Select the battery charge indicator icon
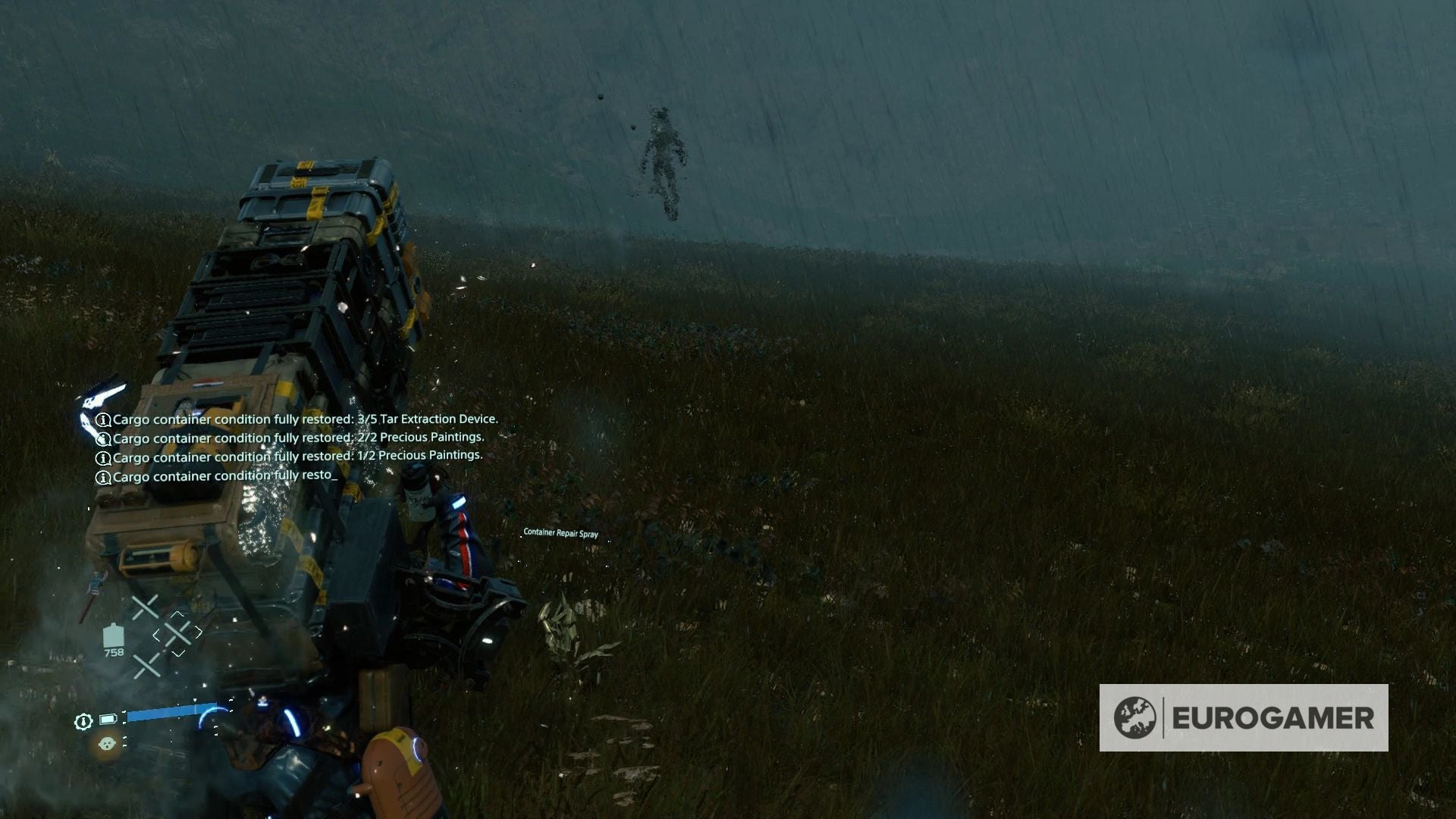Screen dimensions: 1456x819 pos(107,719)
